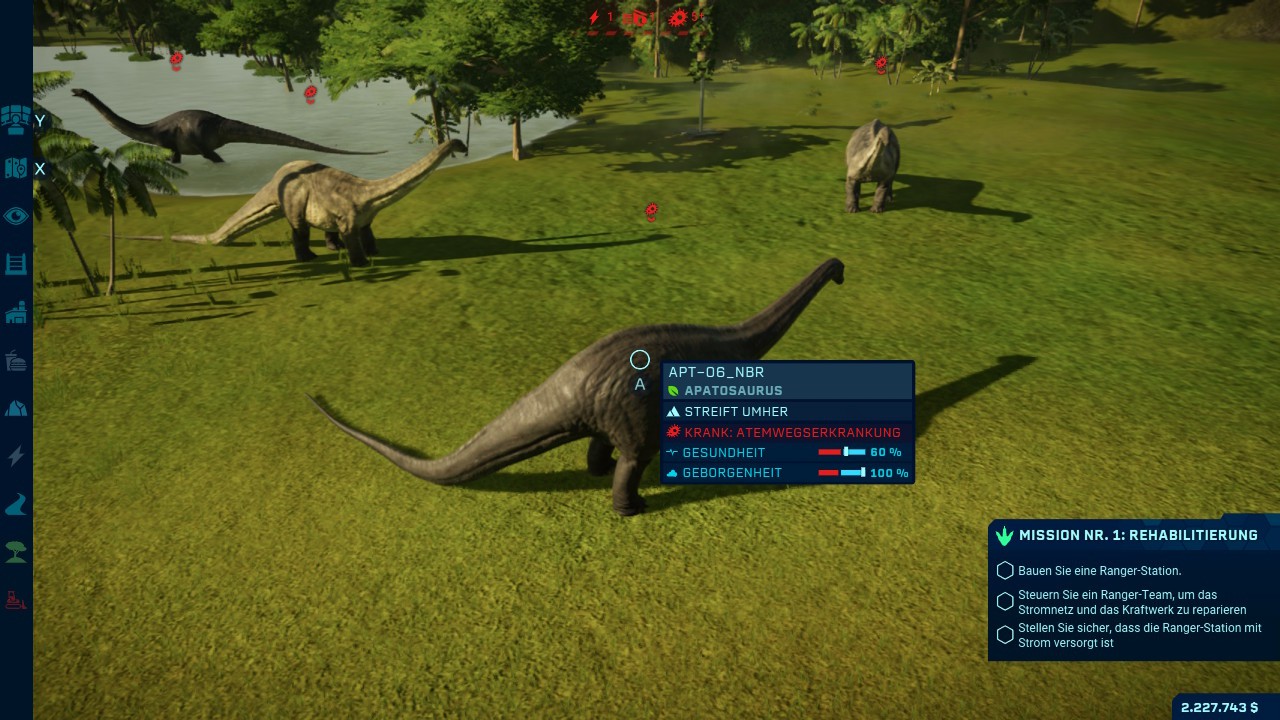This screenshot has width=1280, height=720.
Task: Open the Mission Nr. 1 Rehabilitierung tracker
Action: point(1135,536)
